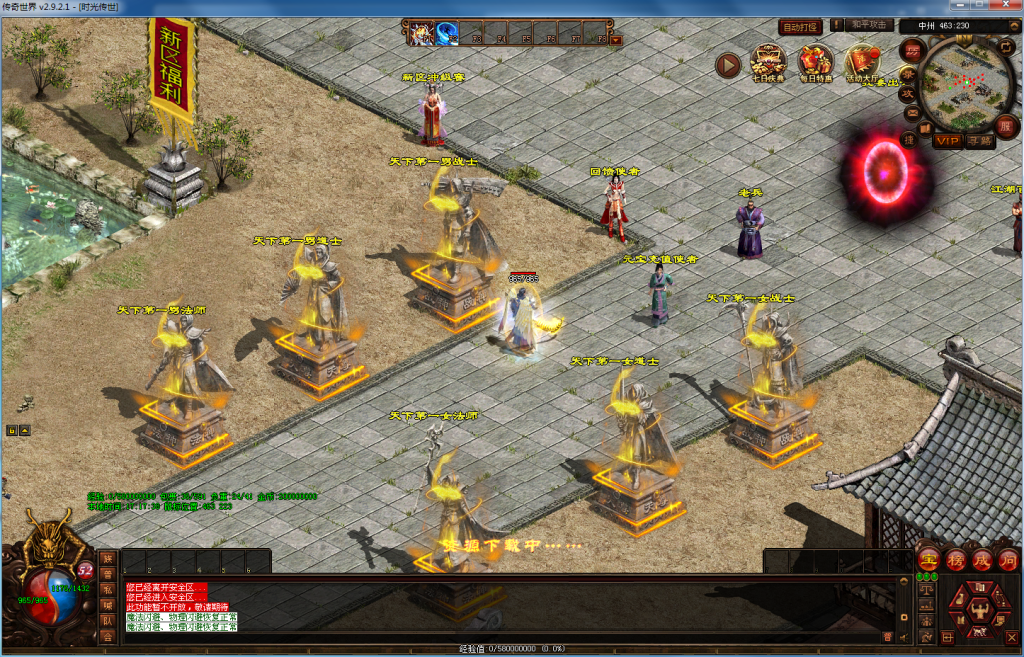This screenshot has width=1024, height=657.
Task: Click the 问 help orb button
Action: click(1007, 559)
